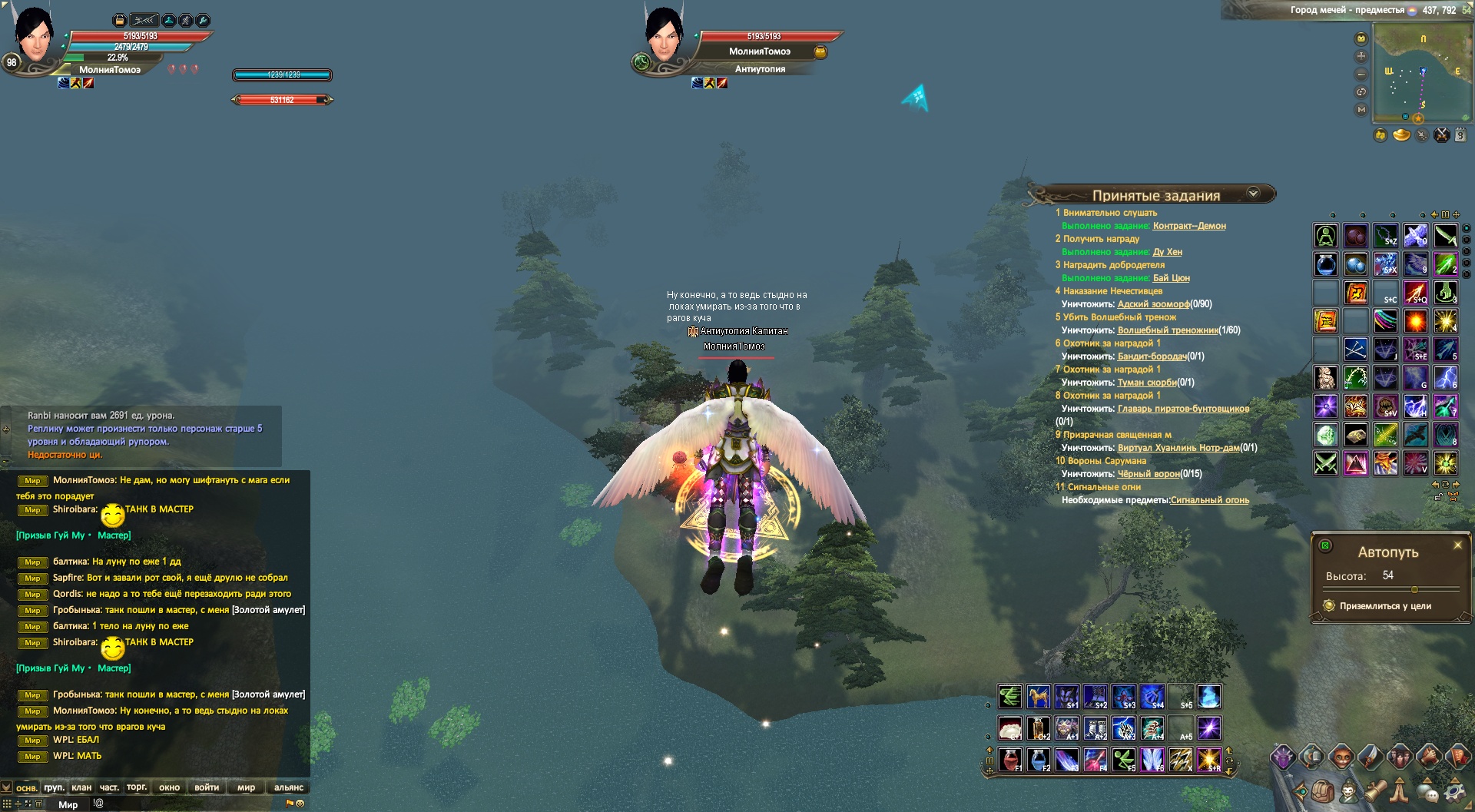This screenshot has height=812, width=1475.
Task: Open the Мир channel selector by chat input
Action: [x=68, y=804]
